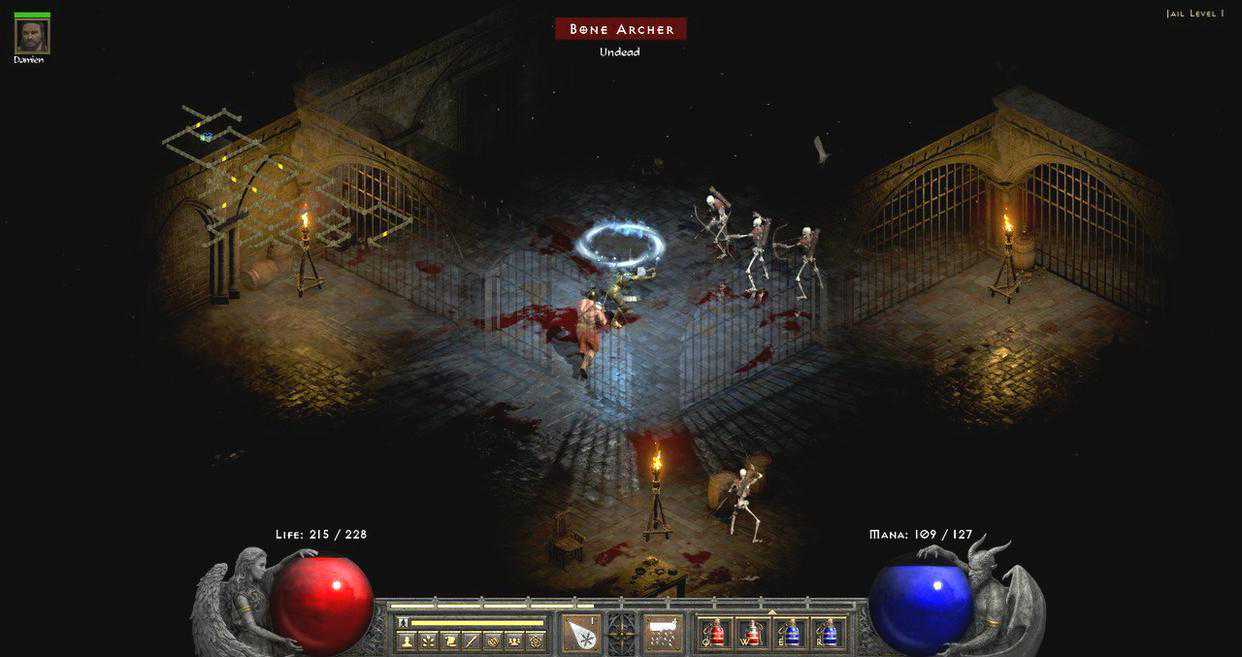The image size is (1242, 657).
Task: Drink the blue mana potion on E
Action: tap(791, 633)
